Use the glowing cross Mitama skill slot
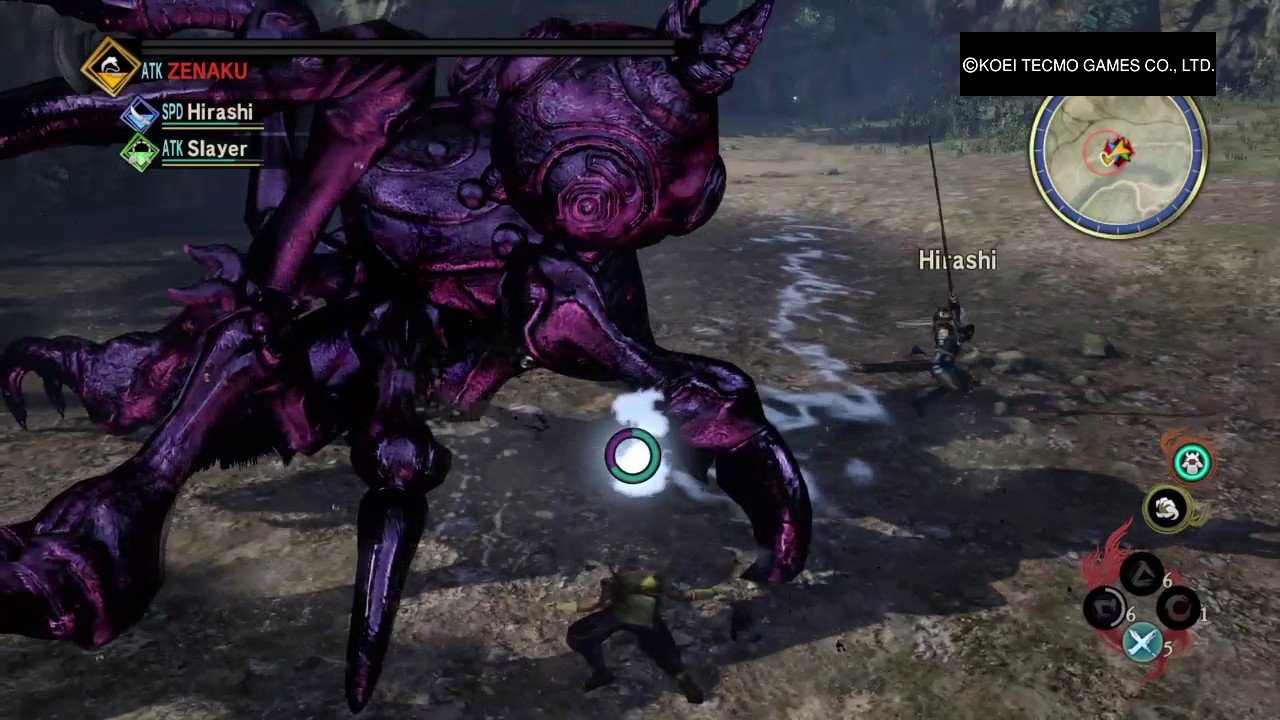 click(x=1142, y=643)
